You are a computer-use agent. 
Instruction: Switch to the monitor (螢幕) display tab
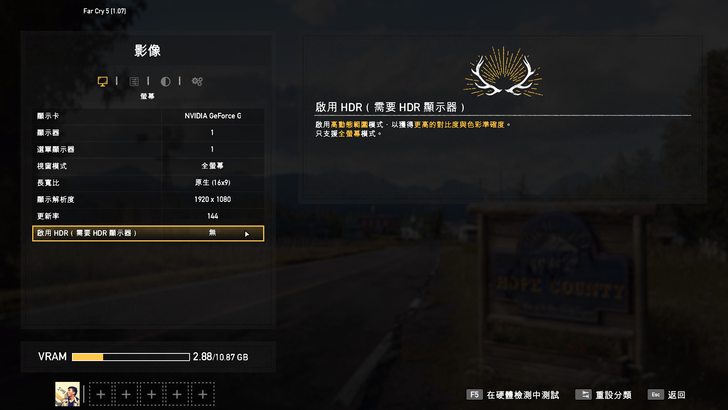coord(102,81)
